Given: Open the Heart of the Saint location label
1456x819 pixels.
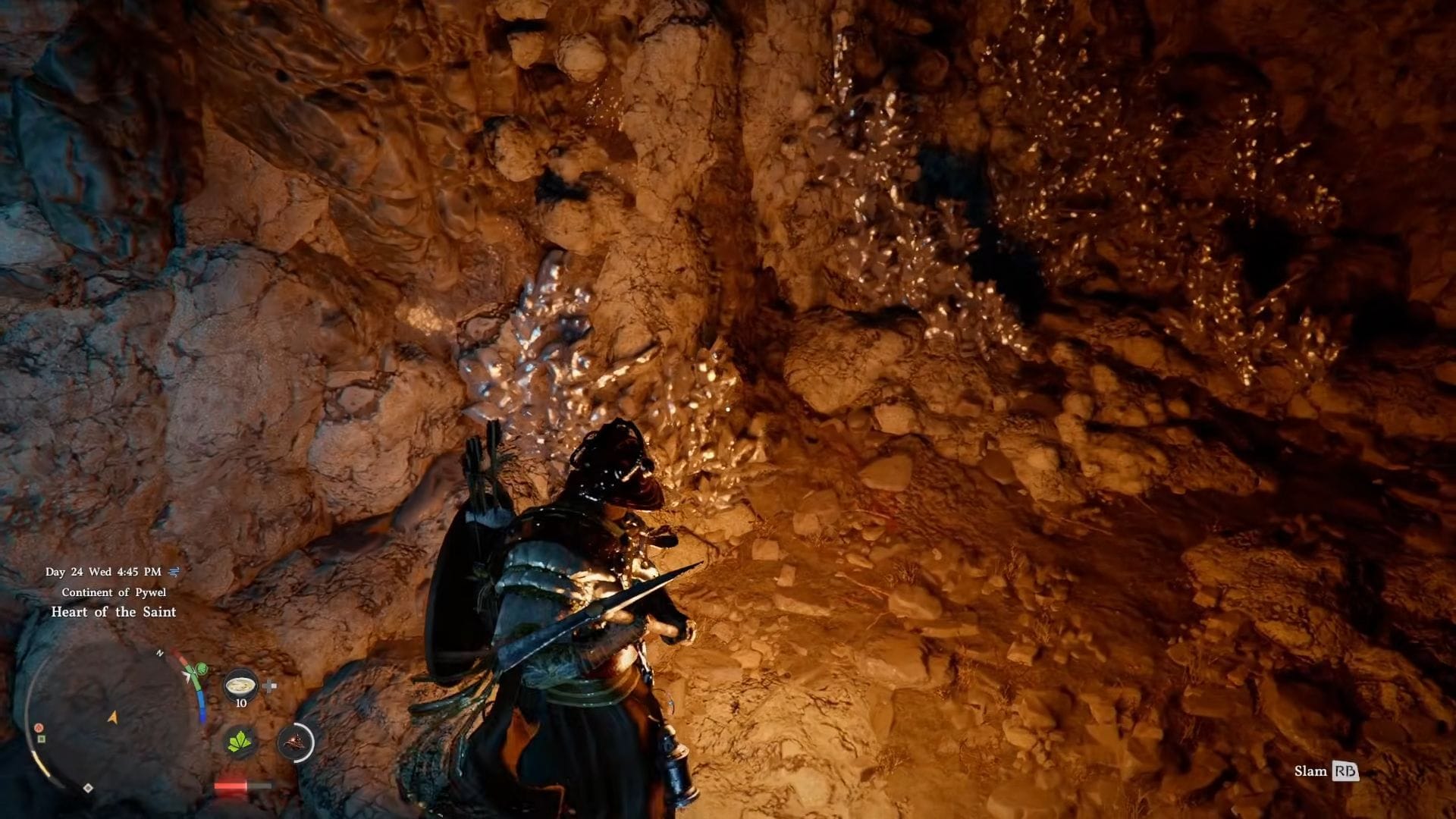Looking at the screenshot, I should pyautogui.click(x=114, y=612).
